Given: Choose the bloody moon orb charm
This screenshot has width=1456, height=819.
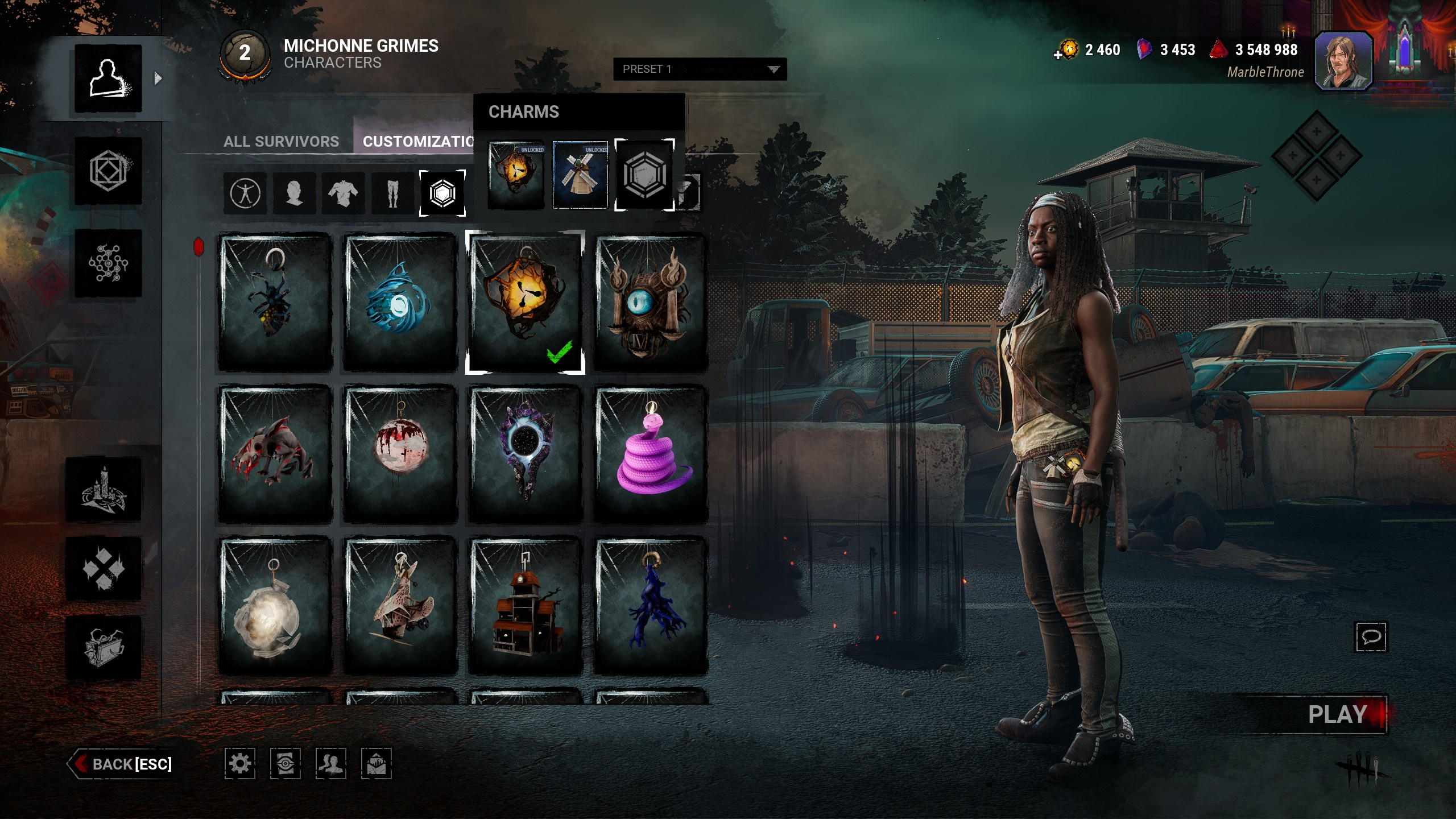Looking at the screenshot, I should click(x=400, y=454).
